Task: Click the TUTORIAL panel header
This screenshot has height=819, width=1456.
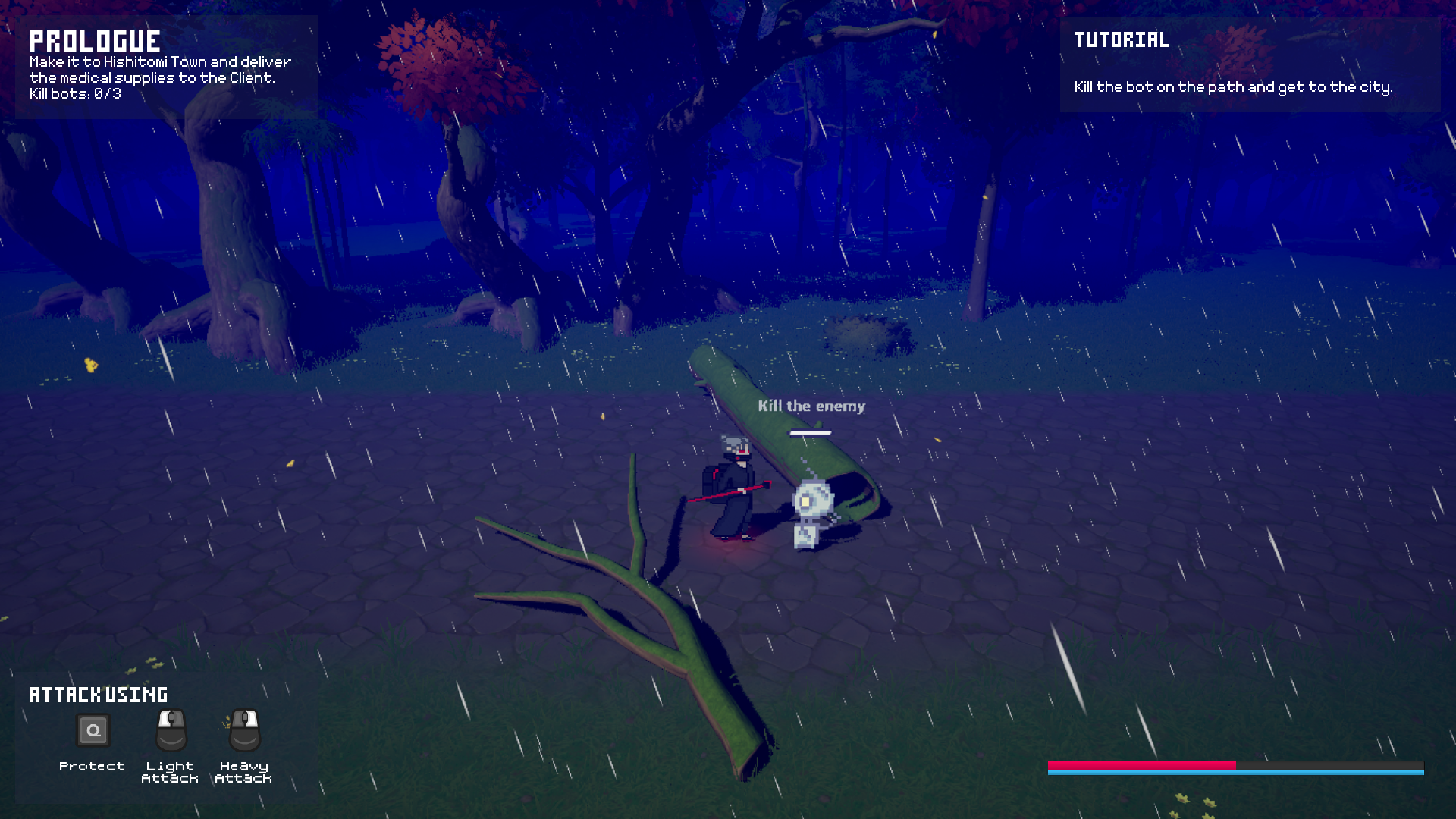Action: [x=1121, y=40]
